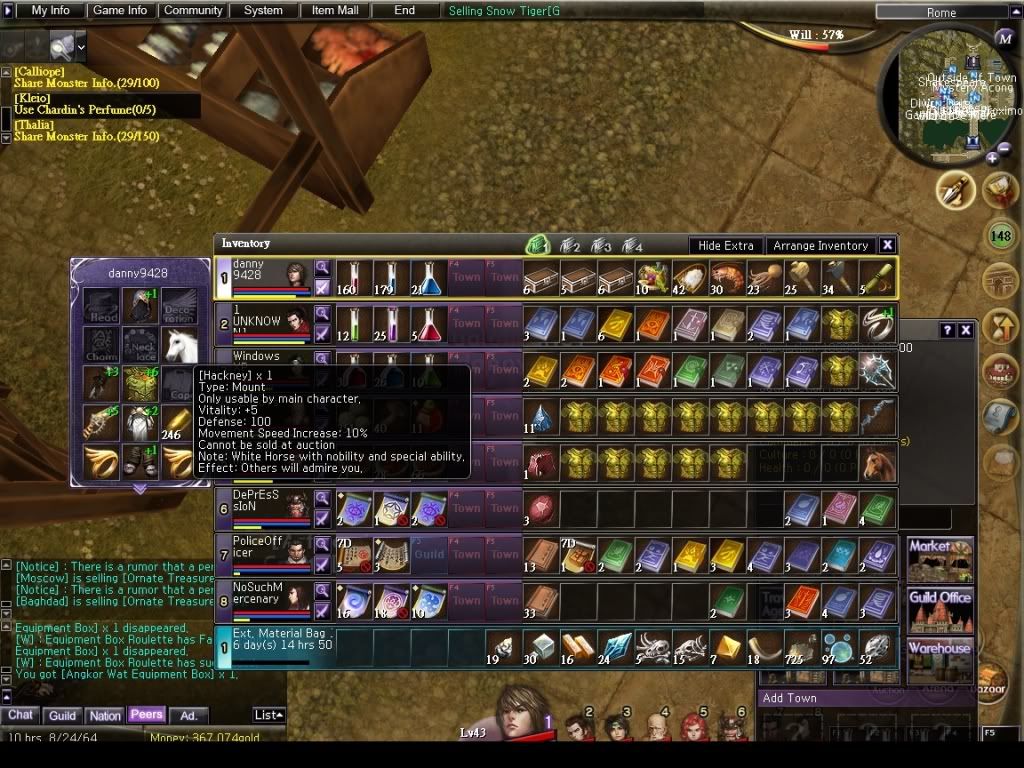Select the Peers chat tab
The height and width of the screenshot is (768, 1024).
146,715
